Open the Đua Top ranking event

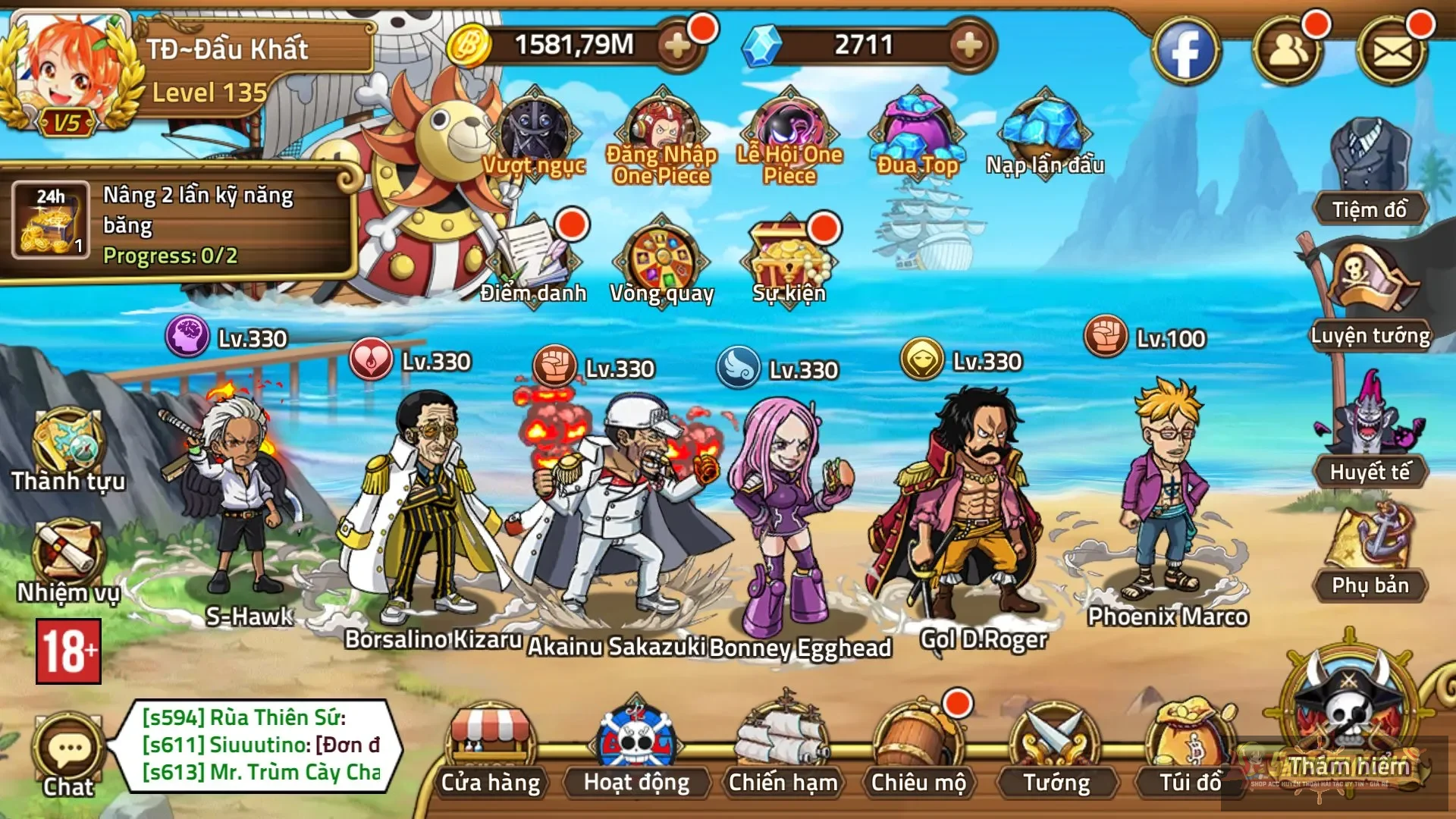[918, 136]
